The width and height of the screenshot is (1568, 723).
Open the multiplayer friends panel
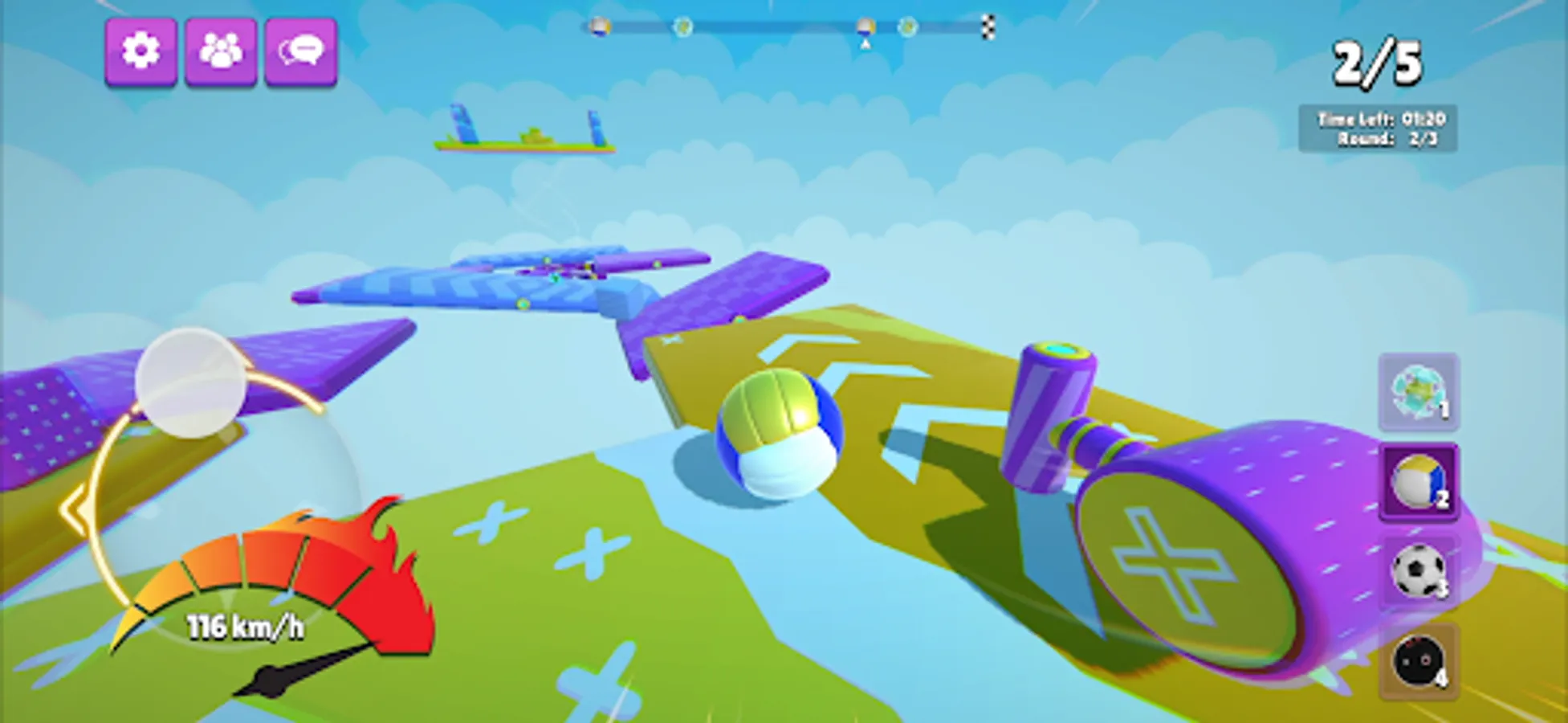pos(220,51)
